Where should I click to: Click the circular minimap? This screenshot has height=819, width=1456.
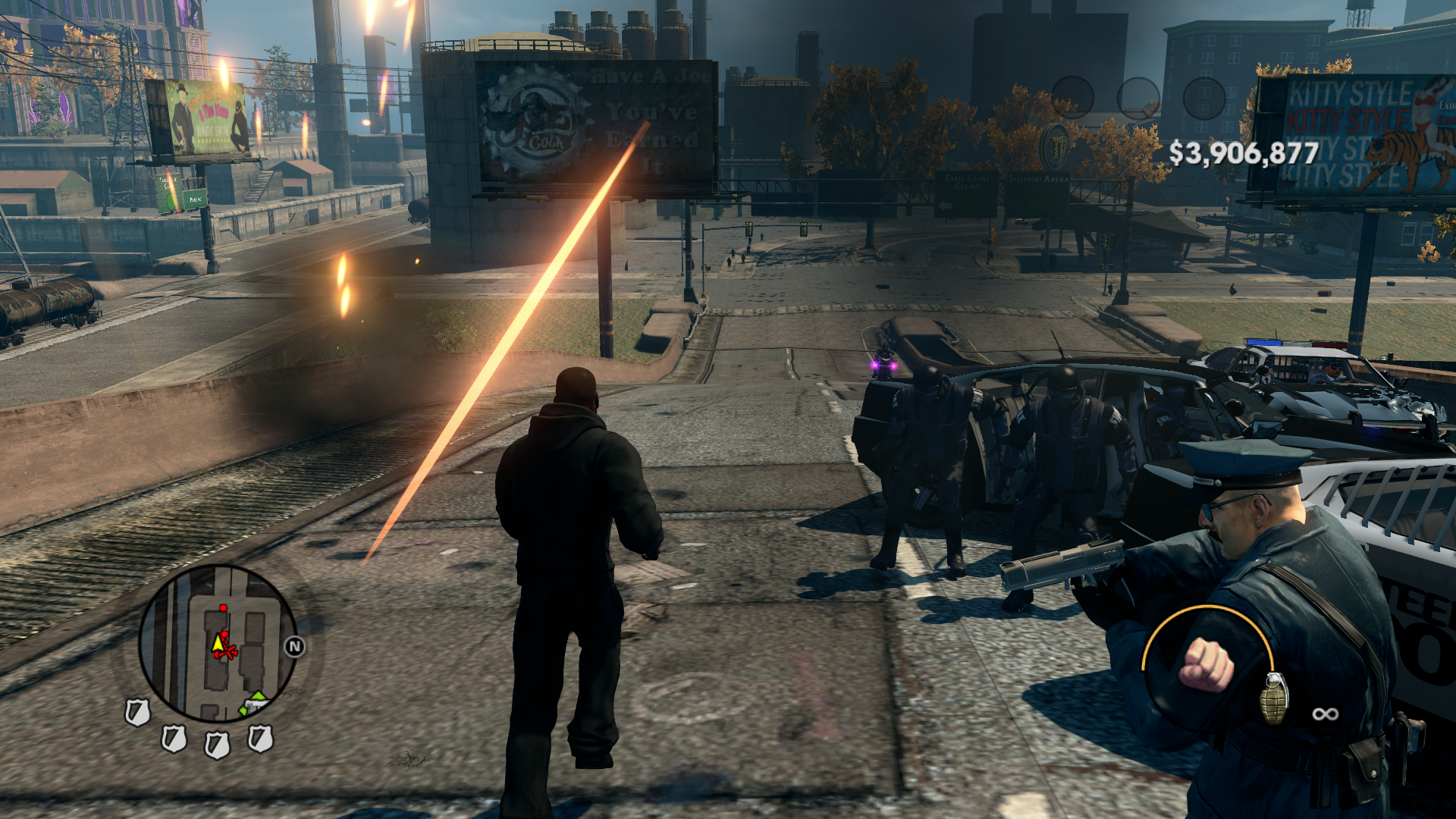(218, 643)
